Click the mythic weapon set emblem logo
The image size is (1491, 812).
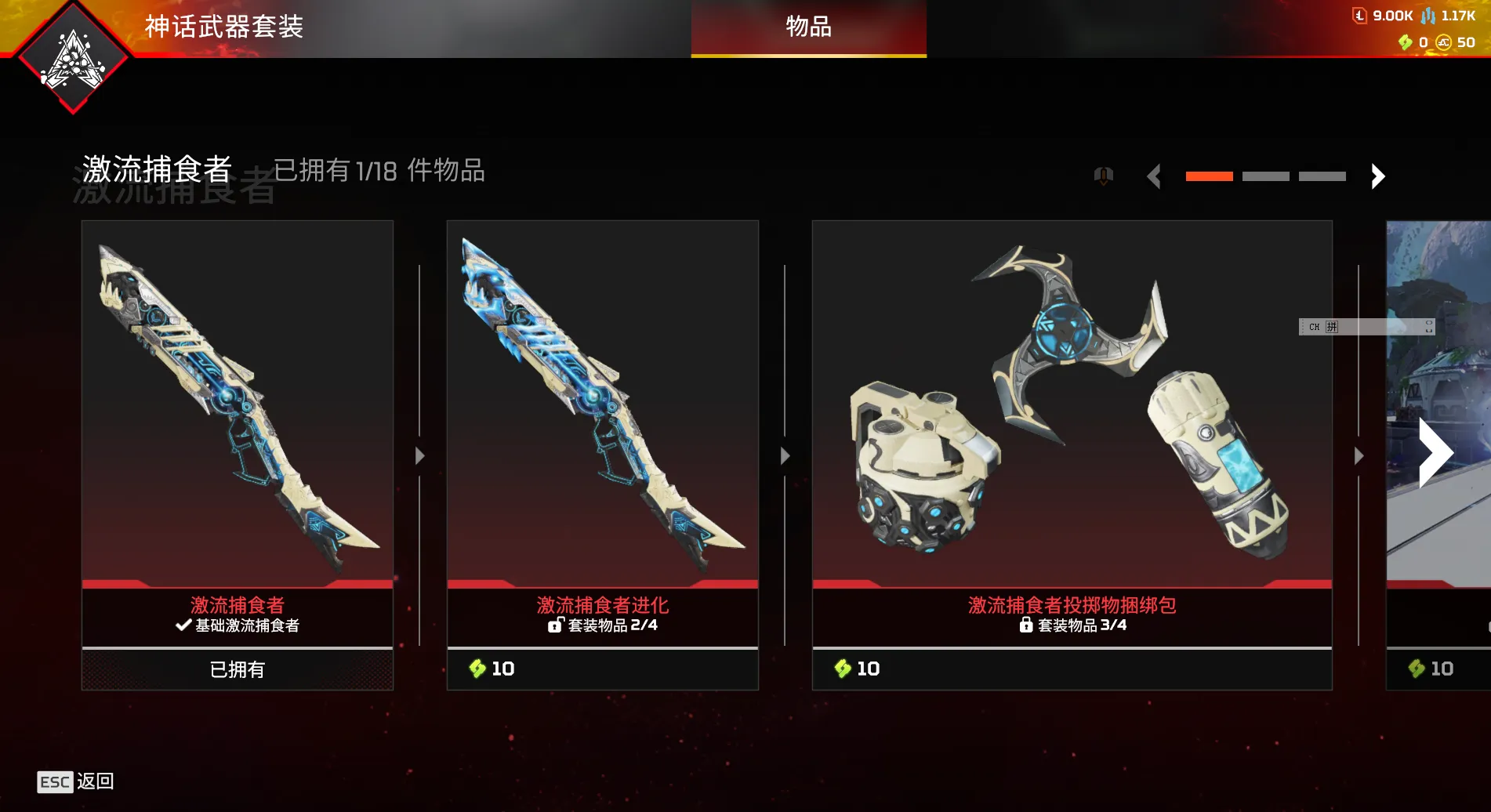click(x=73, y=59)
